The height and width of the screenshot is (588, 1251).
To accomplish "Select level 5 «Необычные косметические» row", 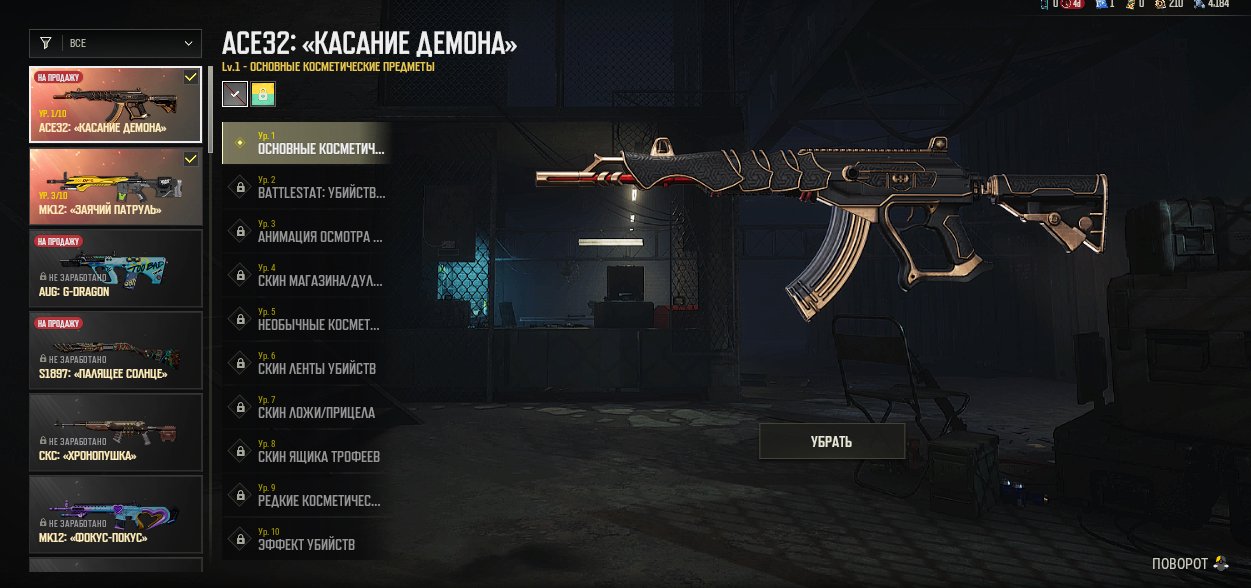I will pyautogui.click(x=306, y=319).
